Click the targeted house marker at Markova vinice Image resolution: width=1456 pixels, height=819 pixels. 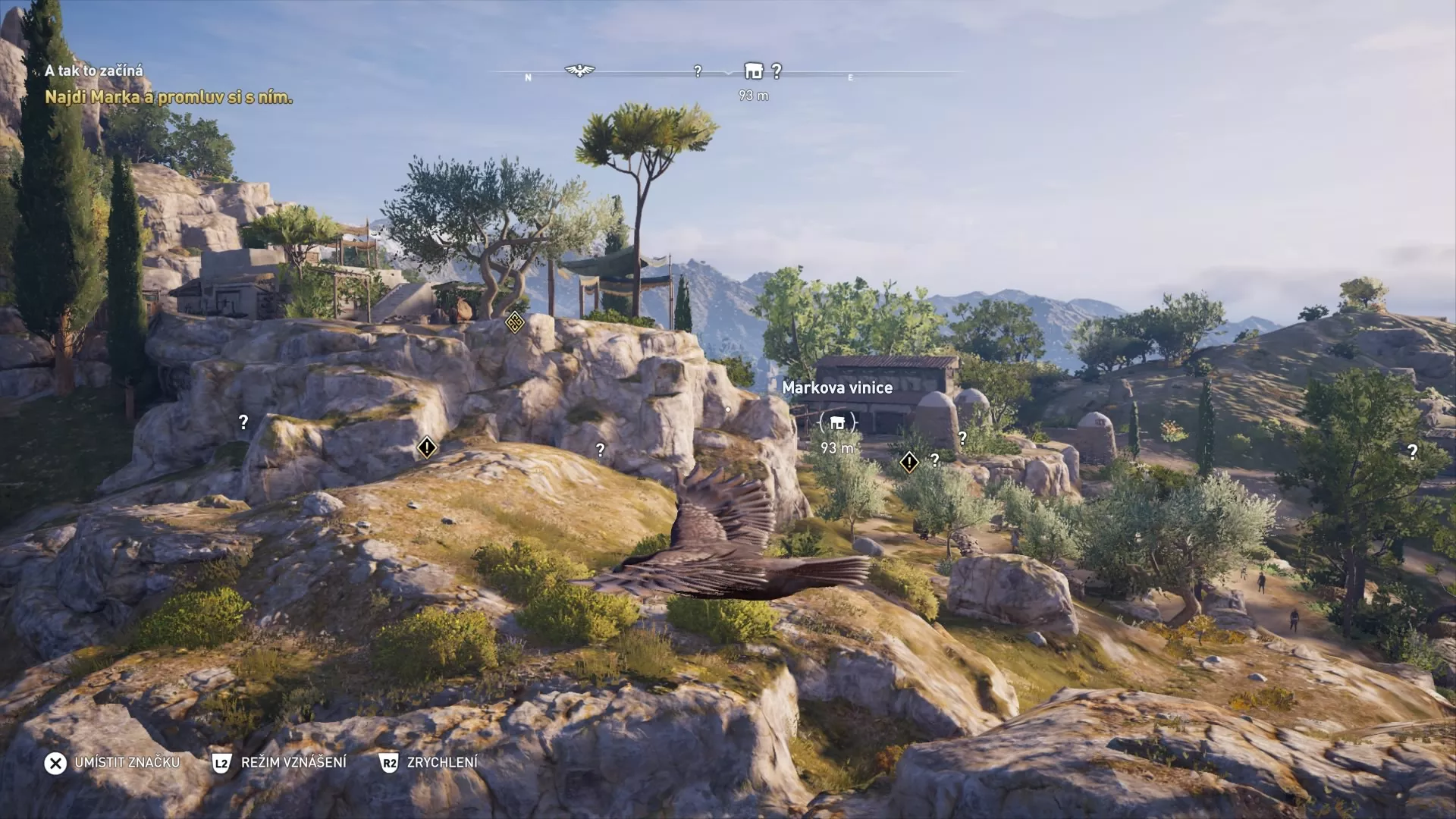[837, 422]
